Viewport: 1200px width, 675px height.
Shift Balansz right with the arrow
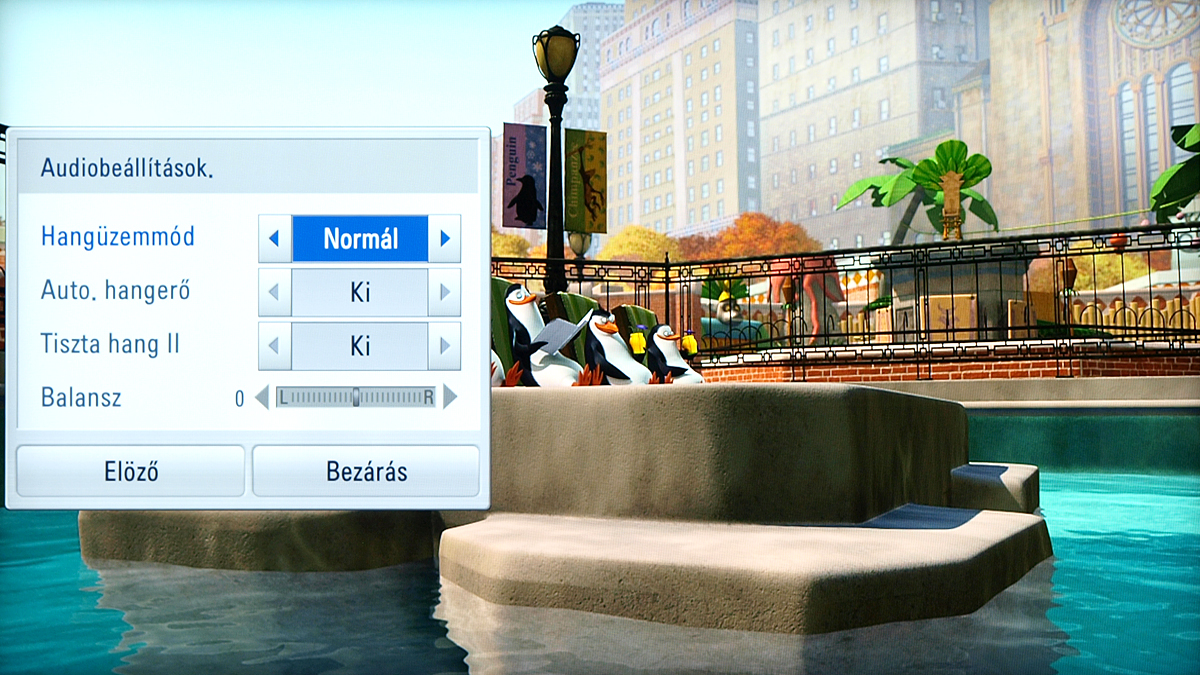click(x=450, y=398)
